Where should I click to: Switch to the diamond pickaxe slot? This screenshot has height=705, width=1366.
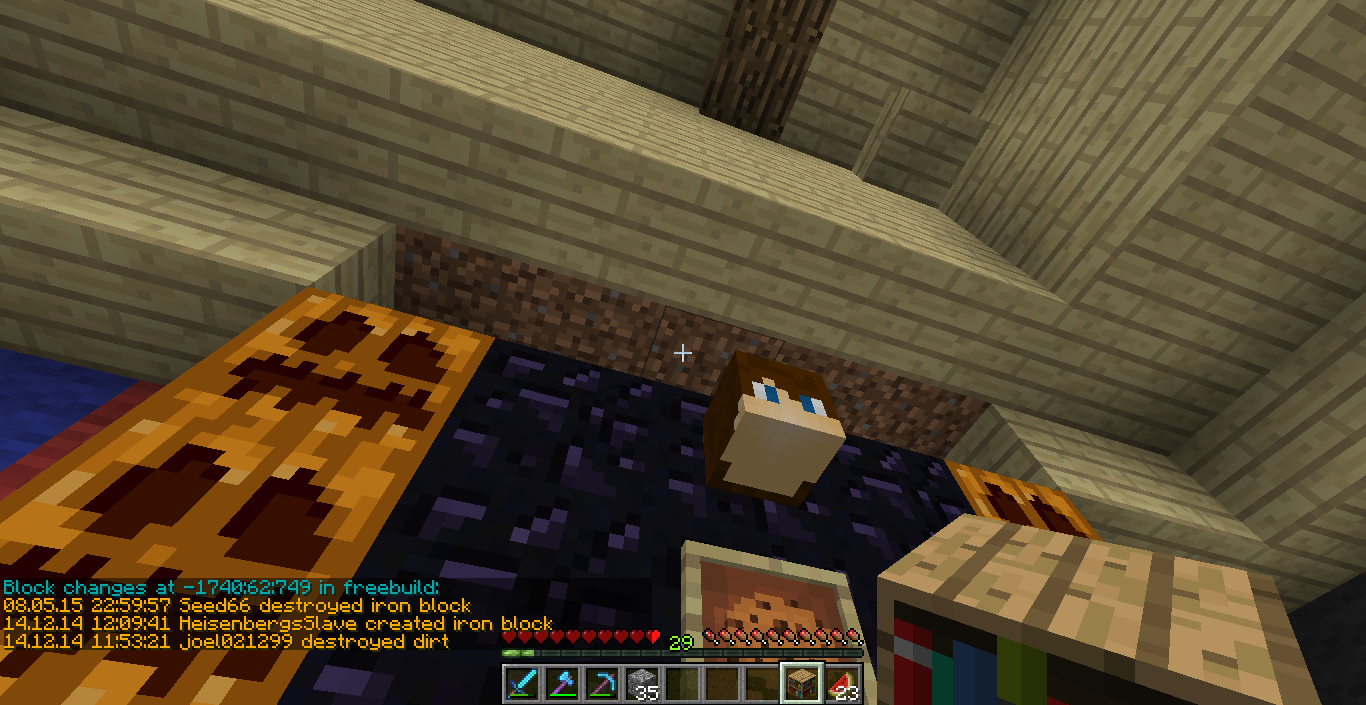(x=602, y=683)
